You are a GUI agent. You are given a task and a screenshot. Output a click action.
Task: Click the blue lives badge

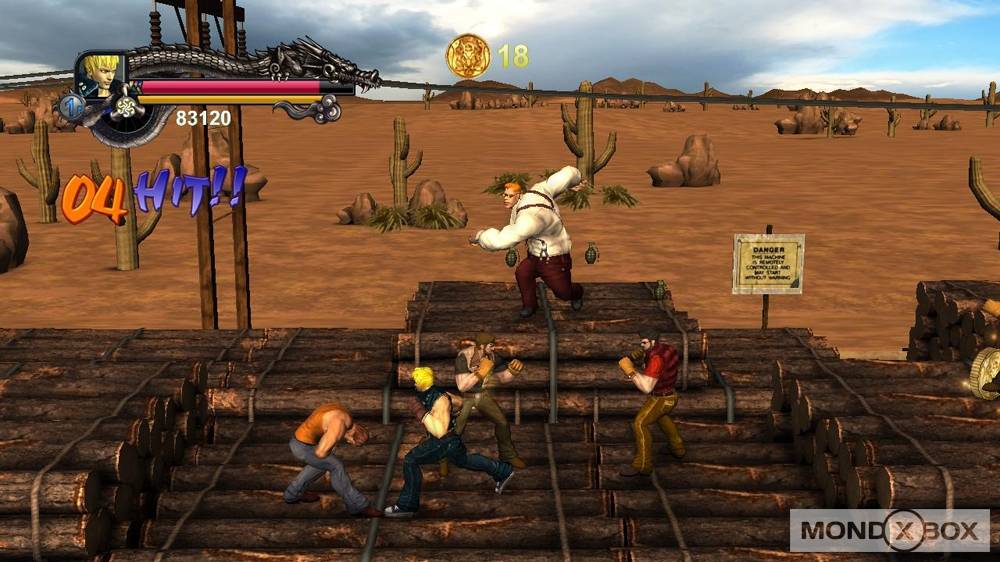coord(71,106)
